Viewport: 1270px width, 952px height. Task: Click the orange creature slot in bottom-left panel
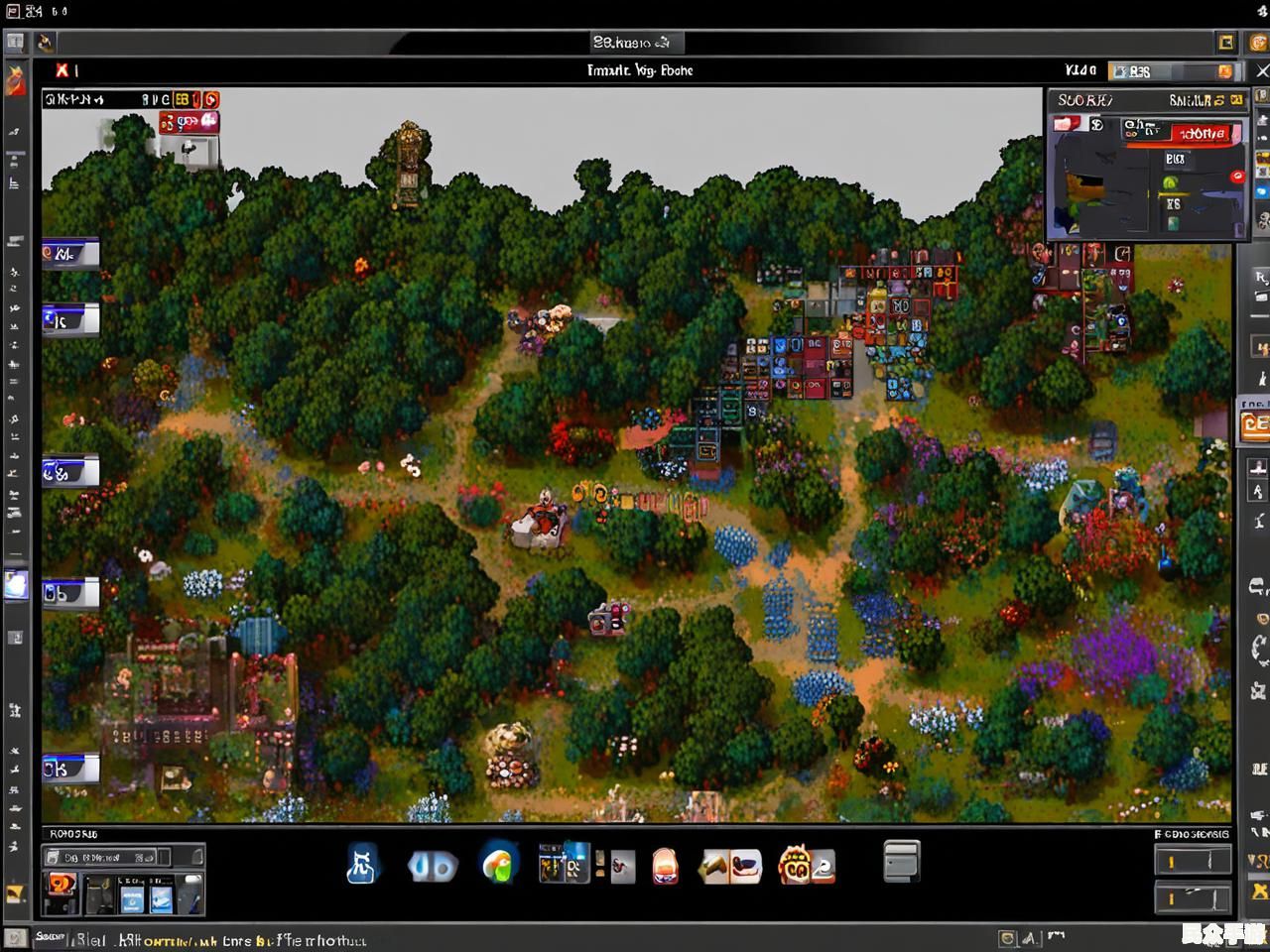[x=61, y=885]
